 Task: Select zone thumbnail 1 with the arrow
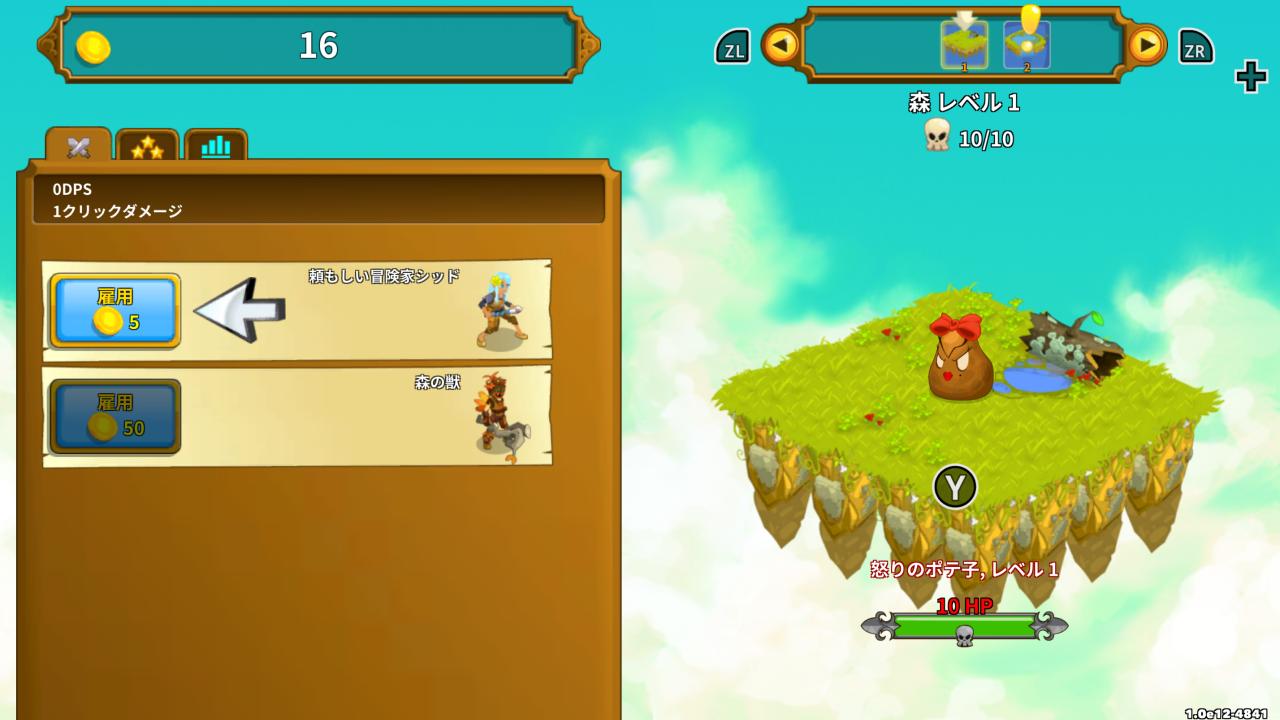(963, 46)
